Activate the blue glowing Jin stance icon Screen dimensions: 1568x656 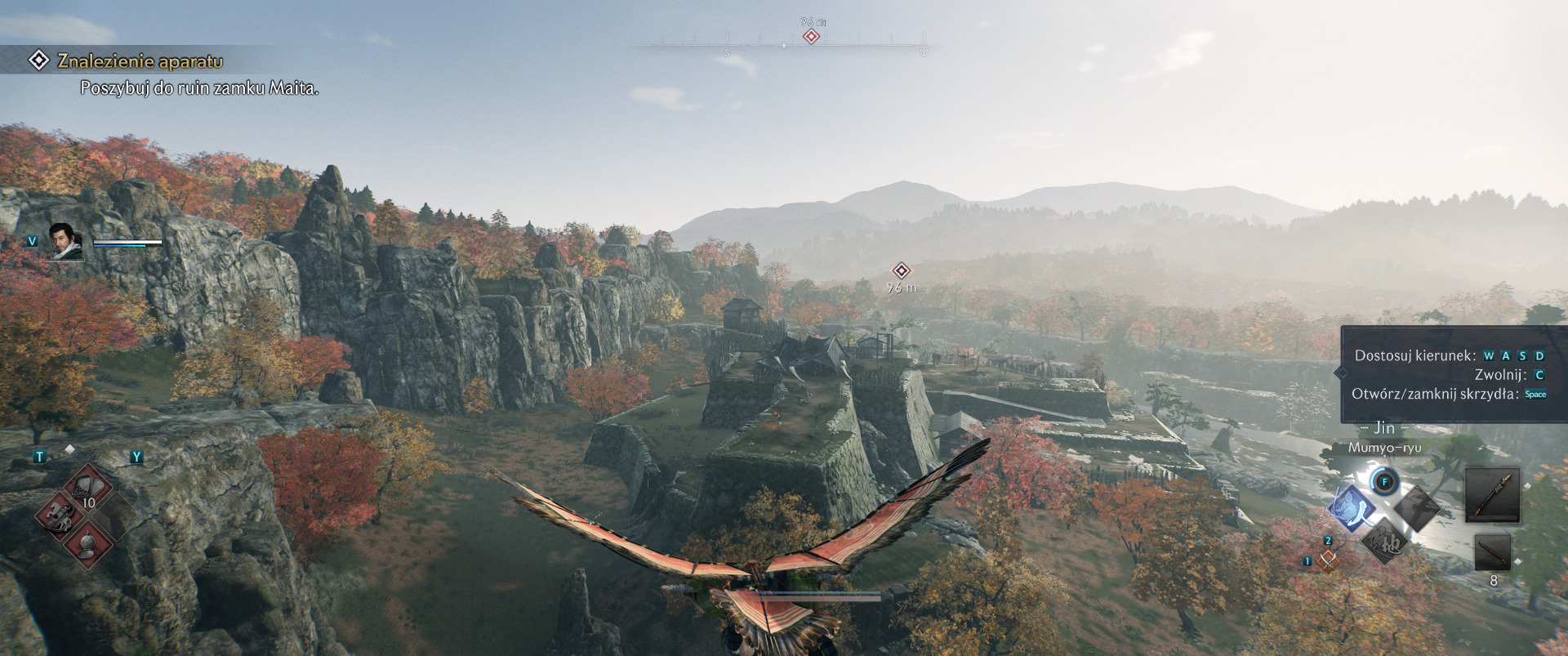click(x=1352, y=507)
